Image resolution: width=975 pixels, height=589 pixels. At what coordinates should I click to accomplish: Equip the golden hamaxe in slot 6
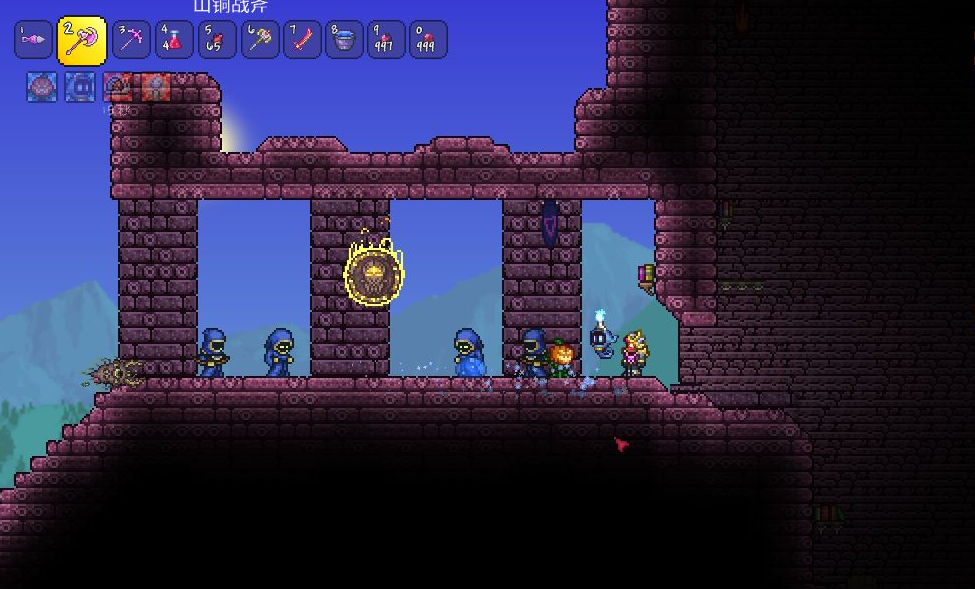pyautogui.click(x=260, y=40)
